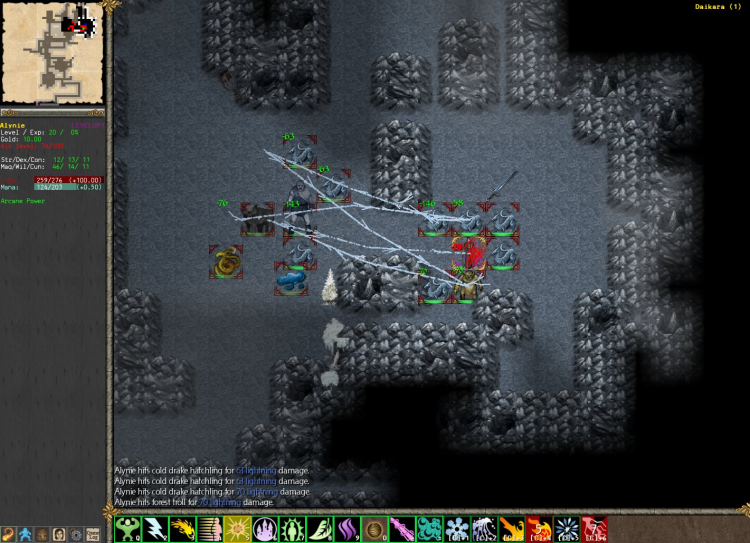Image resolution: width=750 pixels, height=543 pixels.
Task: Select the green leaf talent icon
Action: (x=318, y=528)
